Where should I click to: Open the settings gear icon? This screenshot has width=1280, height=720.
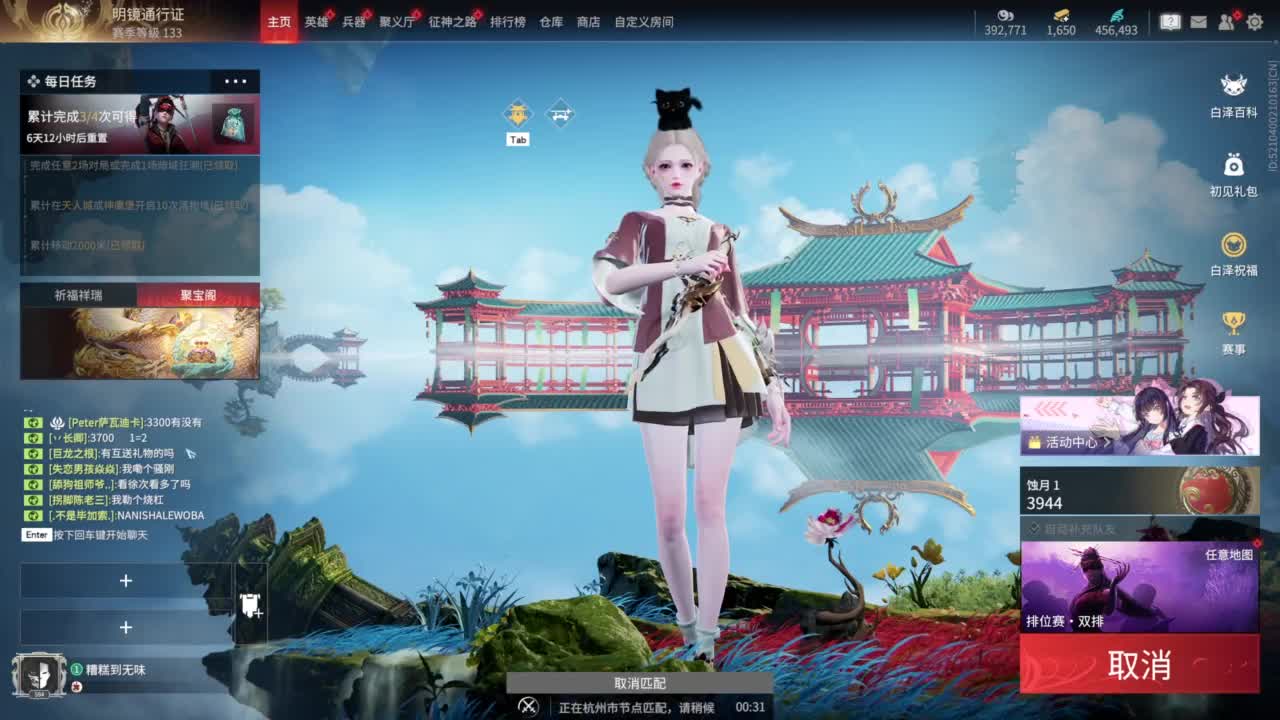click(1256, 22)
